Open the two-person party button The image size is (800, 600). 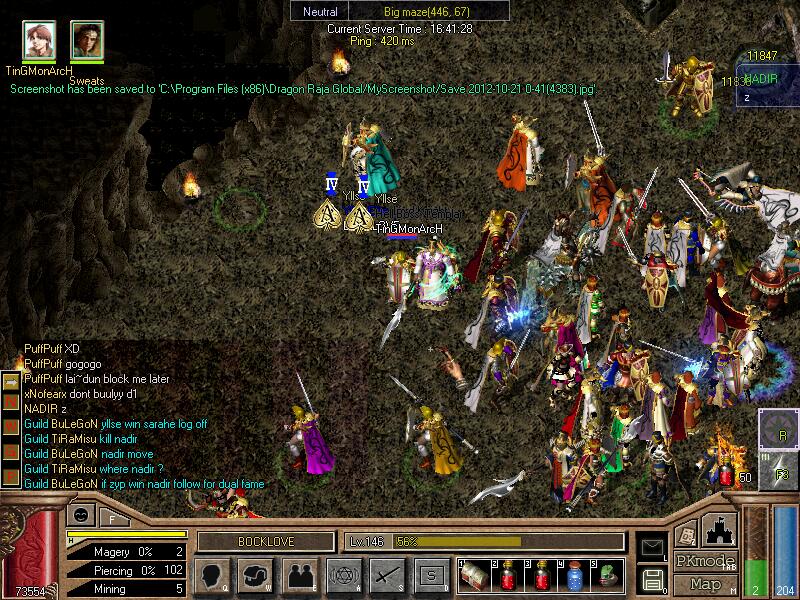click(x=299, y=575)
